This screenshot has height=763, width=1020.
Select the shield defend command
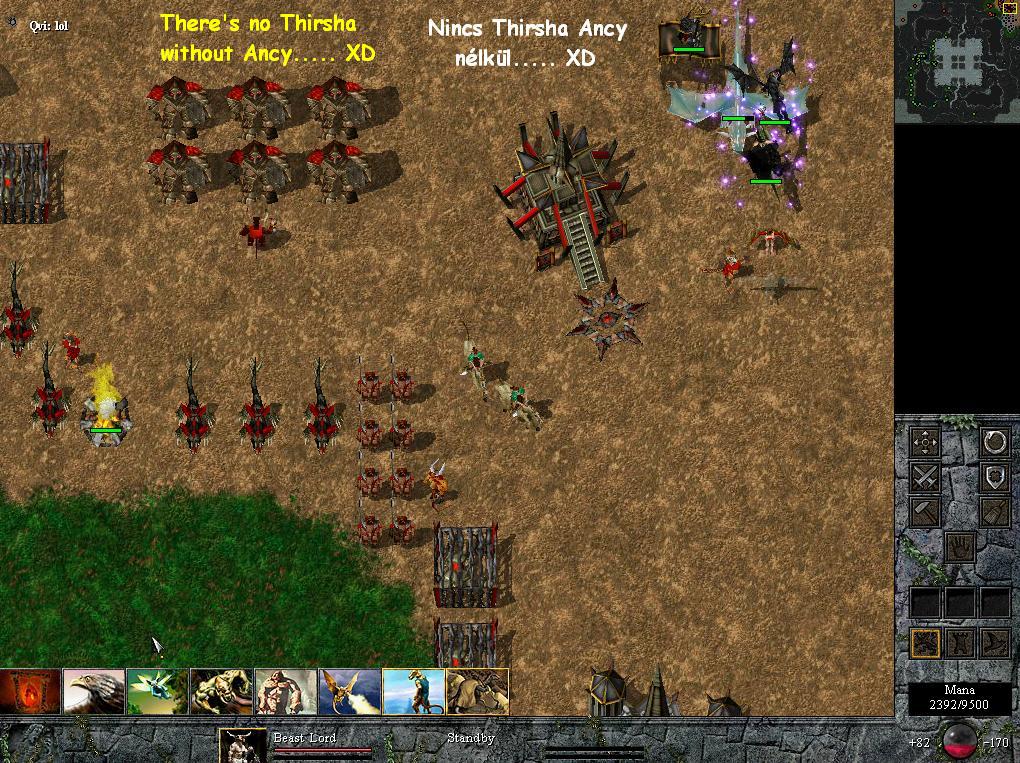994,477
